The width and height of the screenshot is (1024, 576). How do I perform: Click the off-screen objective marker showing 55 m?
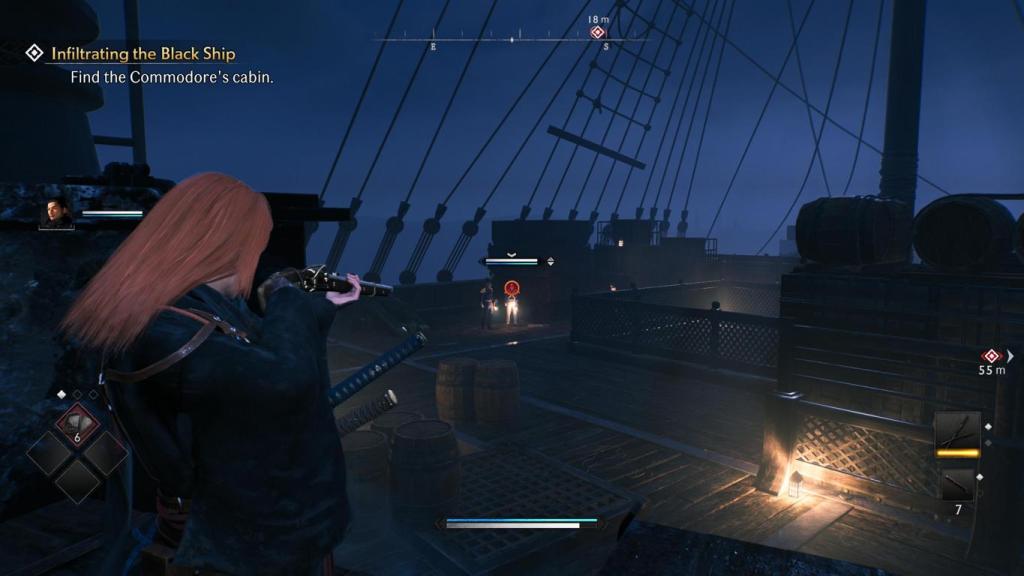pos(991,356)
